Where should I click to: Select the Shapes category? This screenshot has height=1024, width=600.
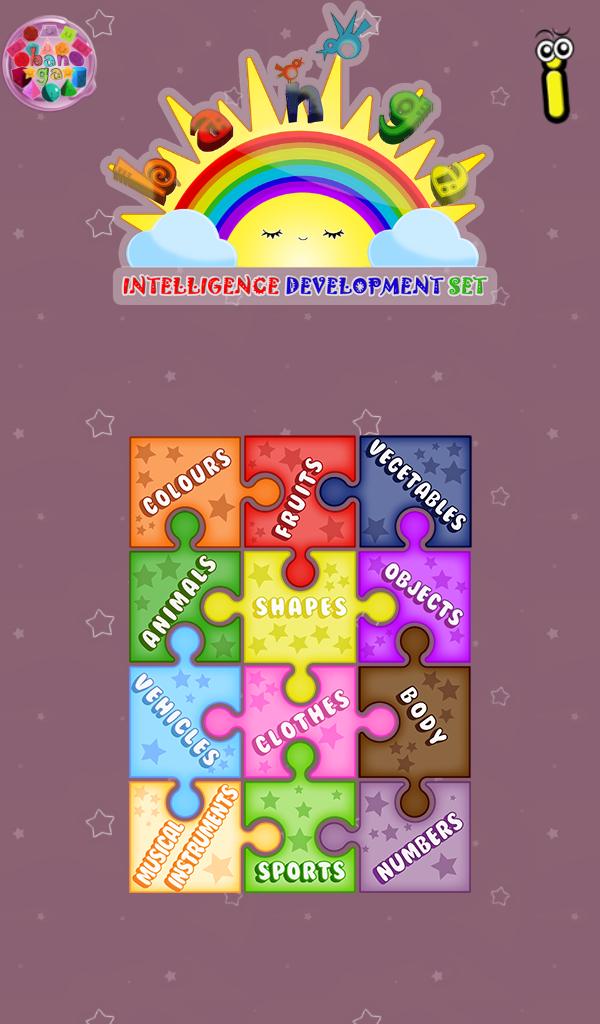(x=300, y=607)
